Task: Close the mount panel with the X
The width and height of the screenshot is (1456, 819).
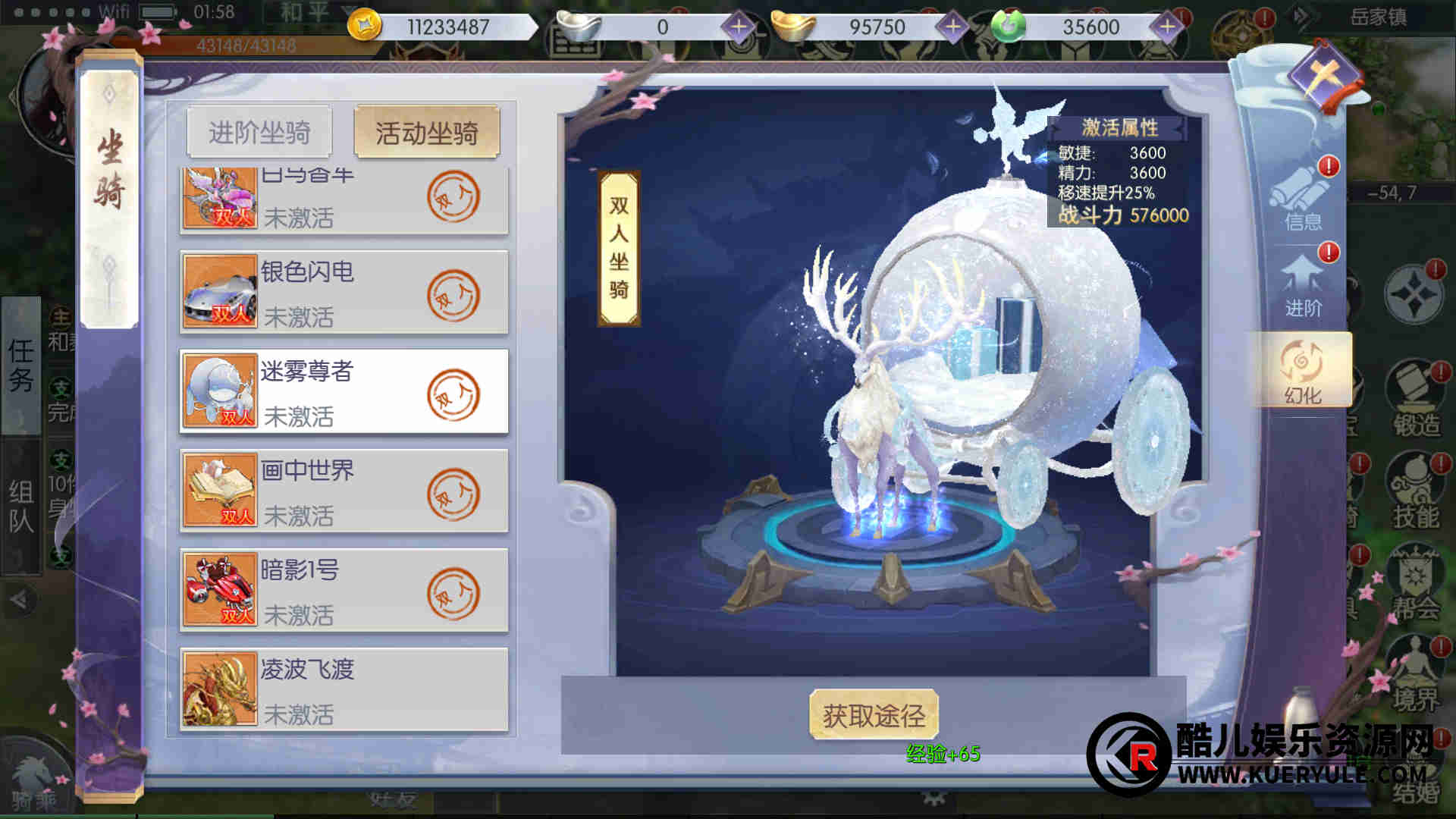Action: point(1326,76)
